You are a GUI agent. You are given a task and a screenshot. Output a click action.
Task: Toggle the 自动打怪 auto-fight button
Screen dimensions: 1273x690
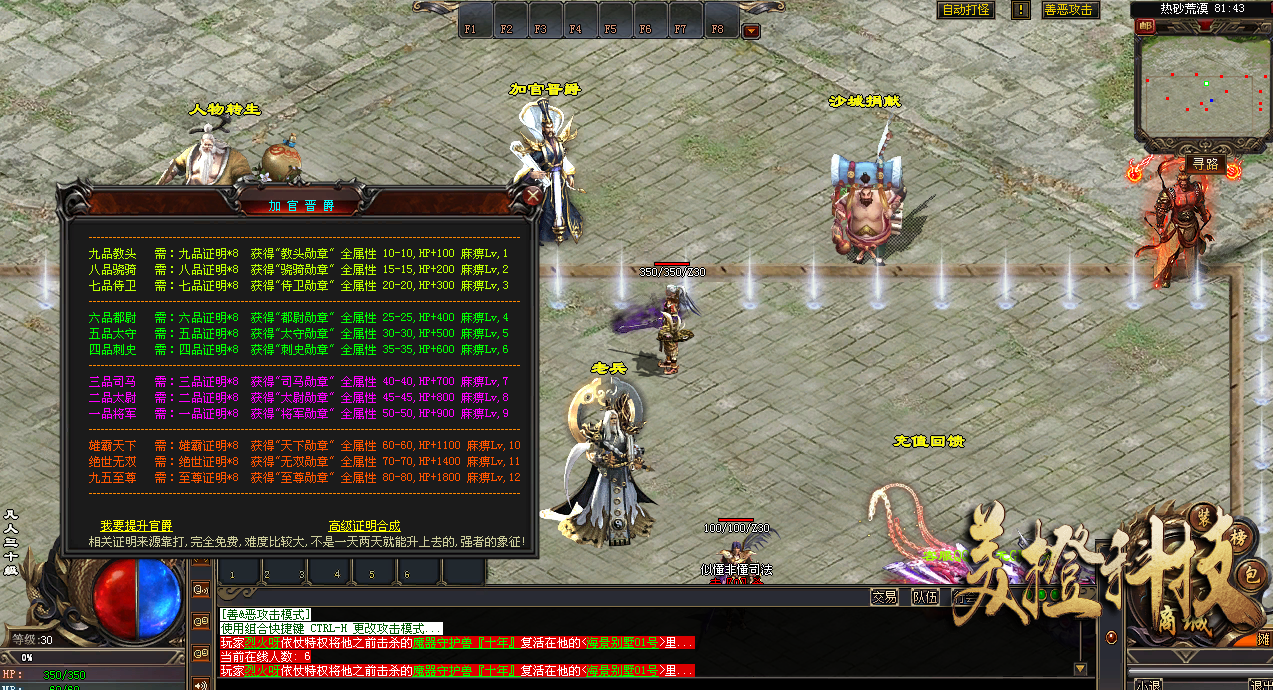(966, 10)
